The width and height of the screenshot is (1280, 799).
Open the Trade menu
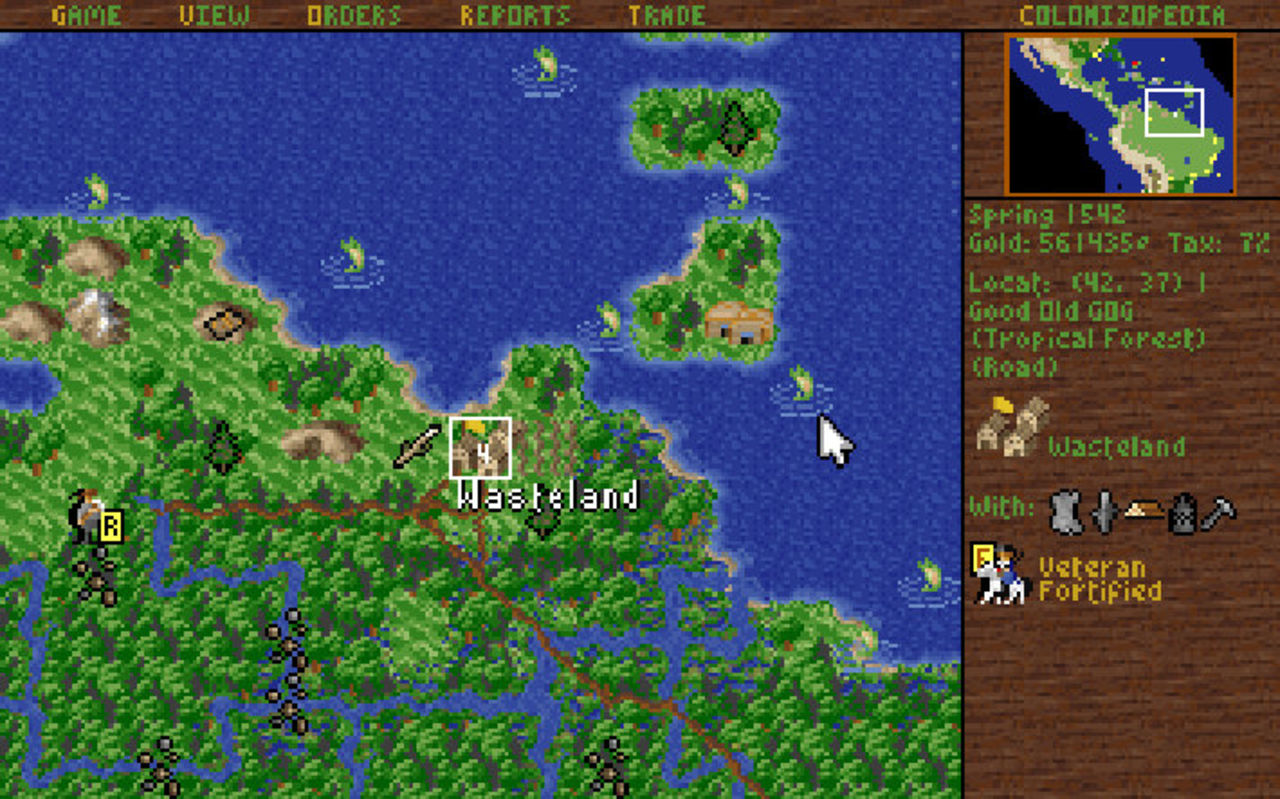(x=667, y=15)
